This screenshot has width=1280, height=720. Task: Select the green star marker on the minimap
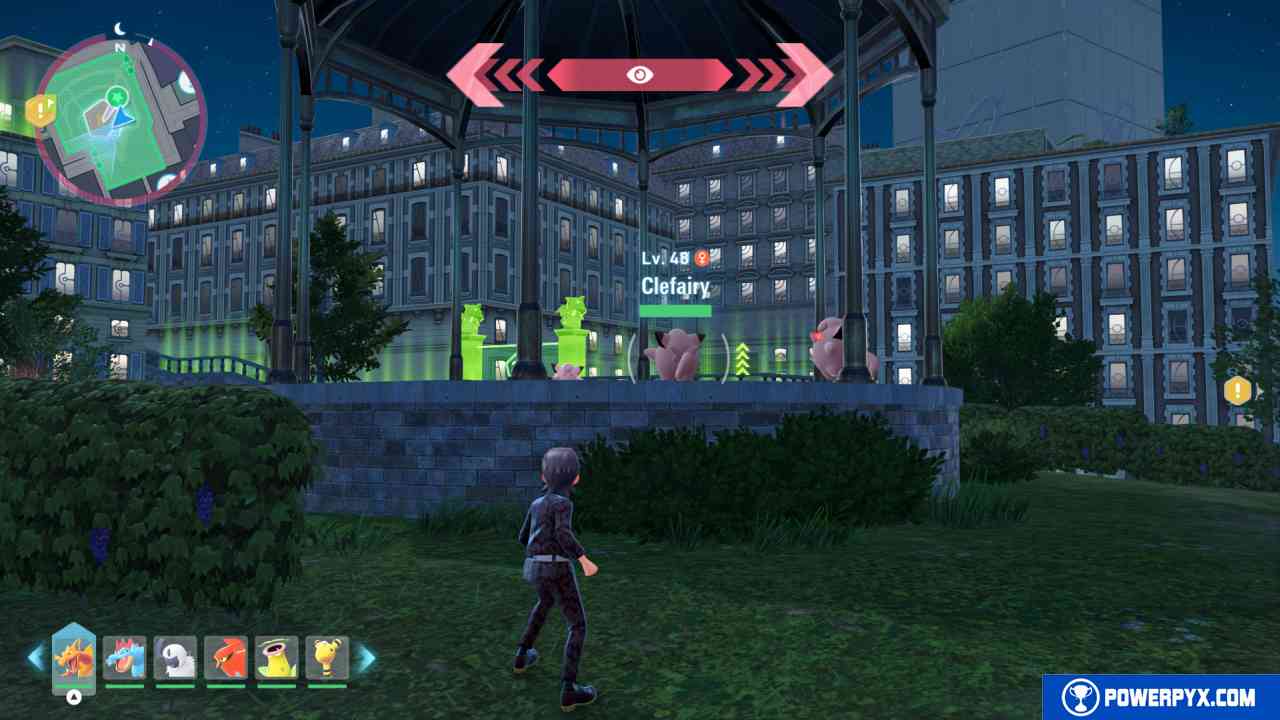(x=119, y=97)
